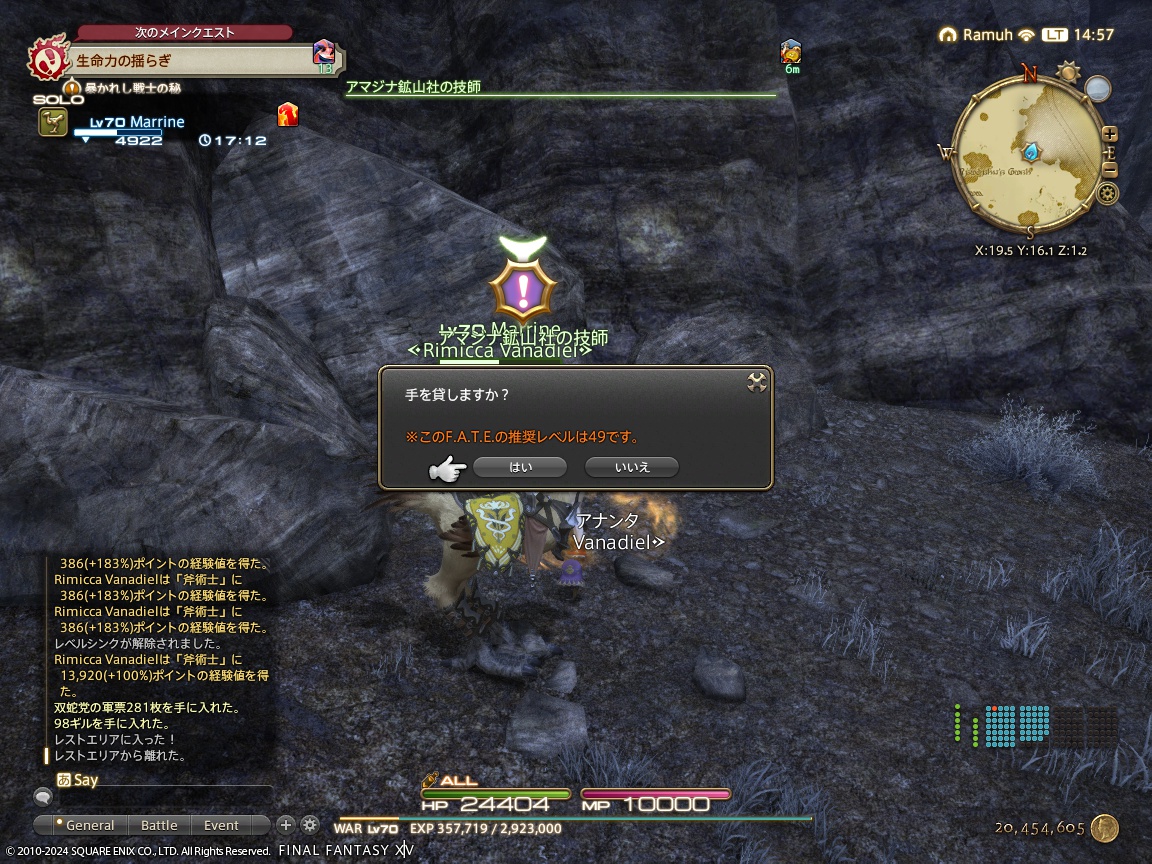Switch to the Battle chat tab
The image size is (1152, 864).
[159, 825]
